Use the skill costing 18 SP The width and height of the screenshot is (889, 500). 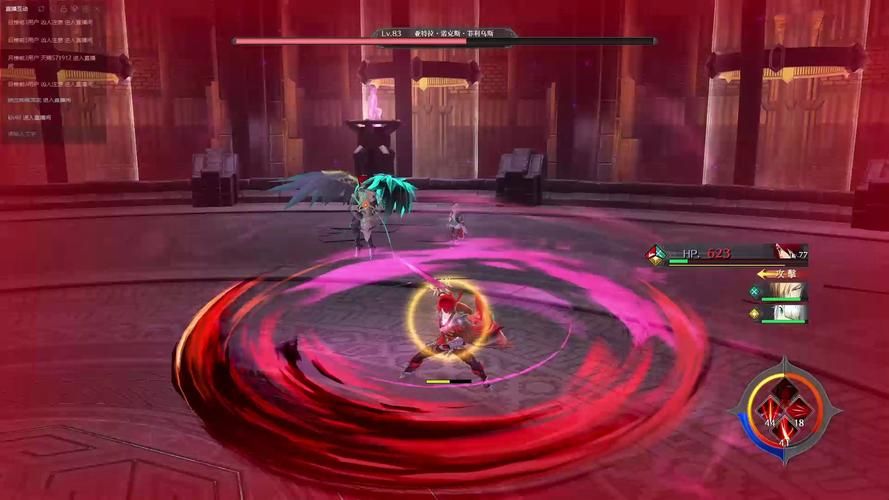[798, 410]
